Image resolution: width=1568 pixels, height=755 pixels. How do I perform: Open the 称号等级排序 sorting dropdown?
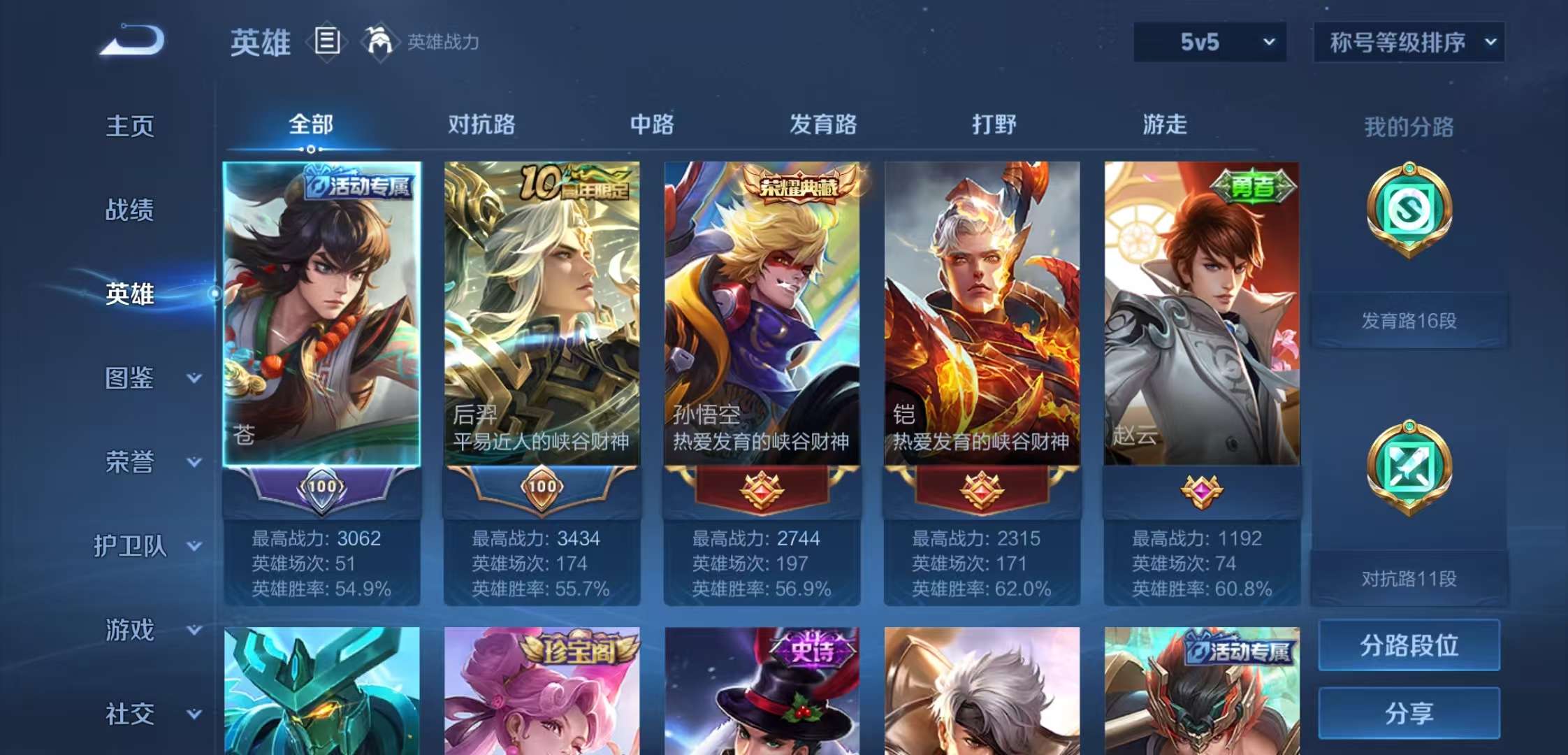tap(1411, 42)
